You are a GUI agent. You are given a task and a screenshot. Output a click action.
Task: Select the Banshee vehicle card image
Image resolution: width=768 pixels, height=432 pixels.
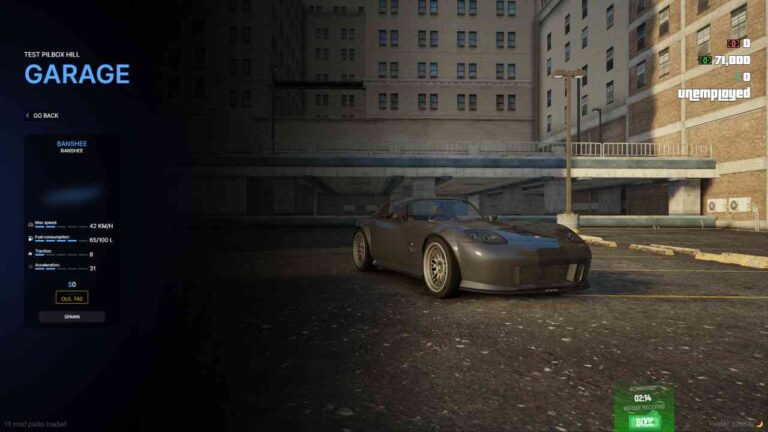click(x=72, y=192)
